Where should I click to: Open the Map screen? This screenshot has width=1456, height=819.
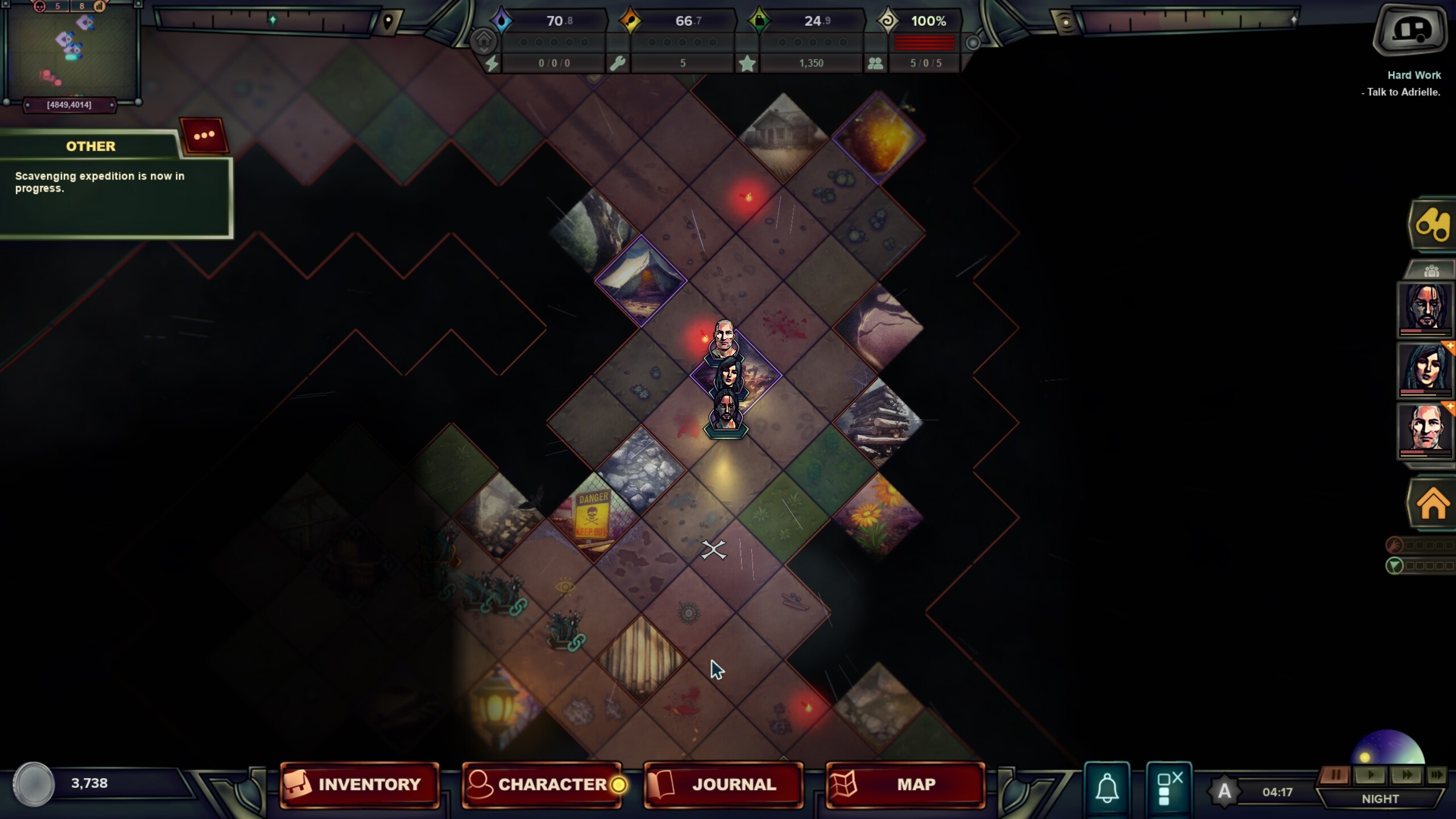tap(904, 784)
